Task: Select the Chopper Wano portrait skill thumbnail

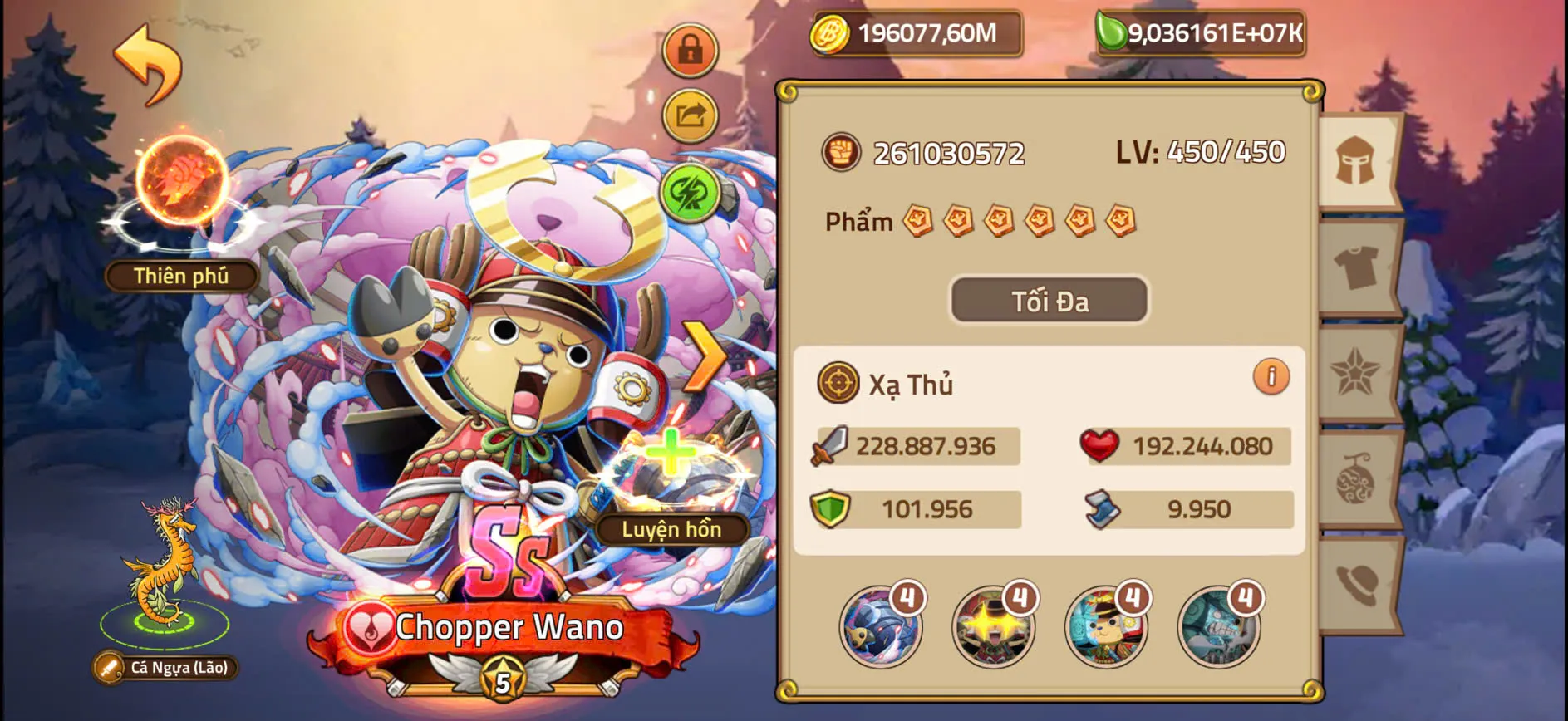Action: [x=1105, y=627]
